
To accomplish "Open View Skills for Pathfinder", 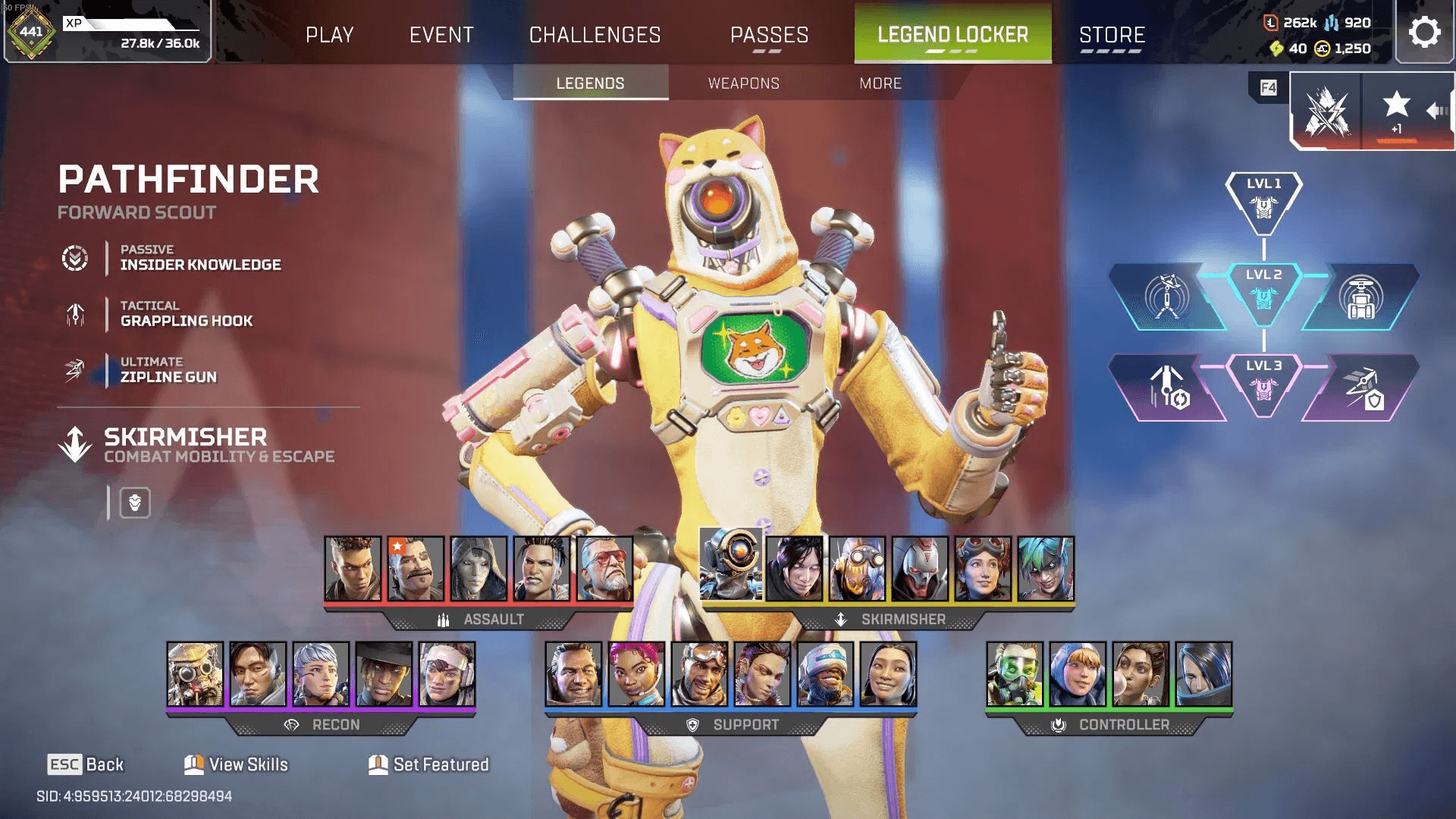I will coord(236,764).
